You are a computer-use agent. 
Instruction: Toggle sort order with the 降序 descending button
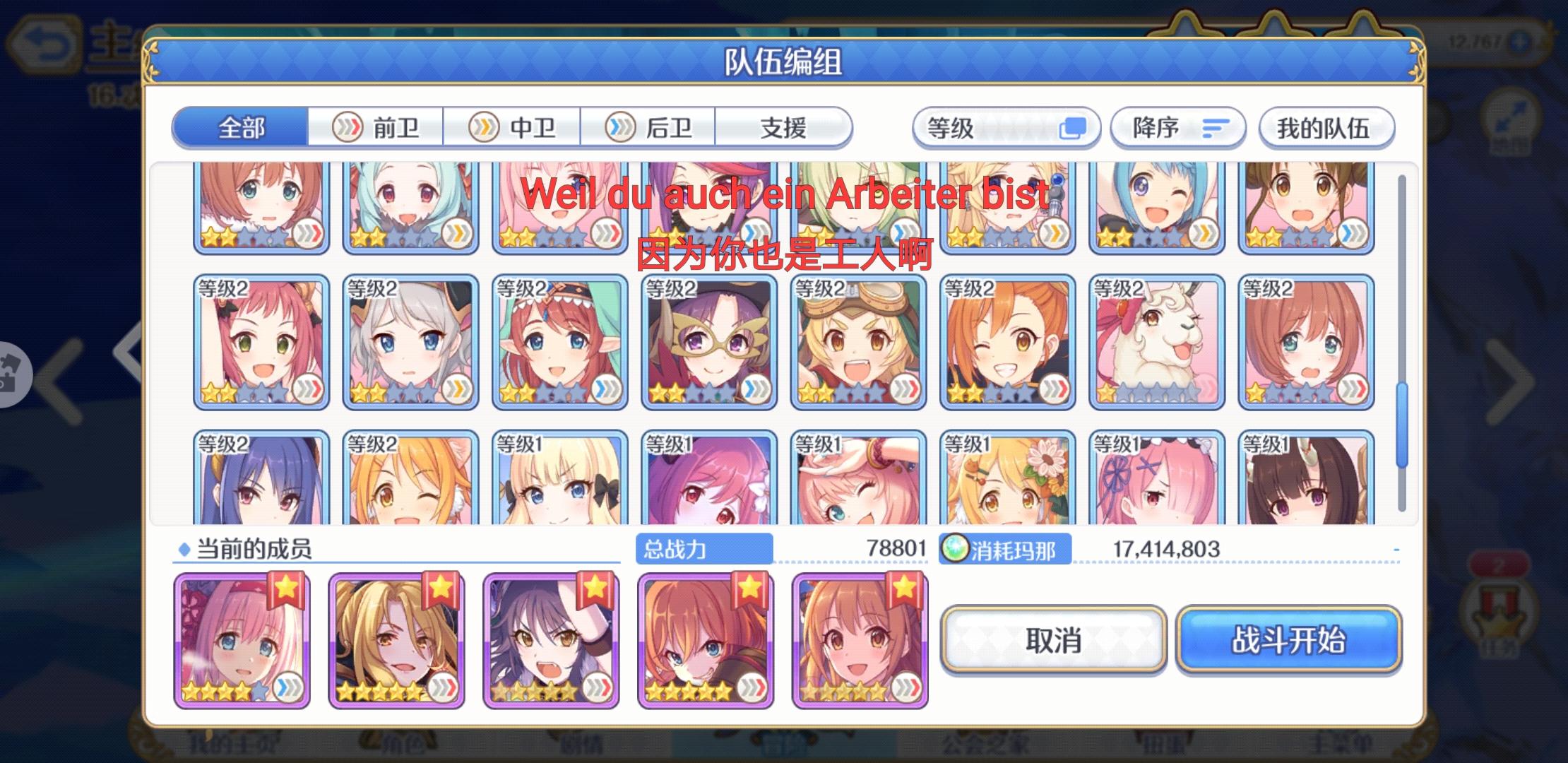click(1177, 127)
